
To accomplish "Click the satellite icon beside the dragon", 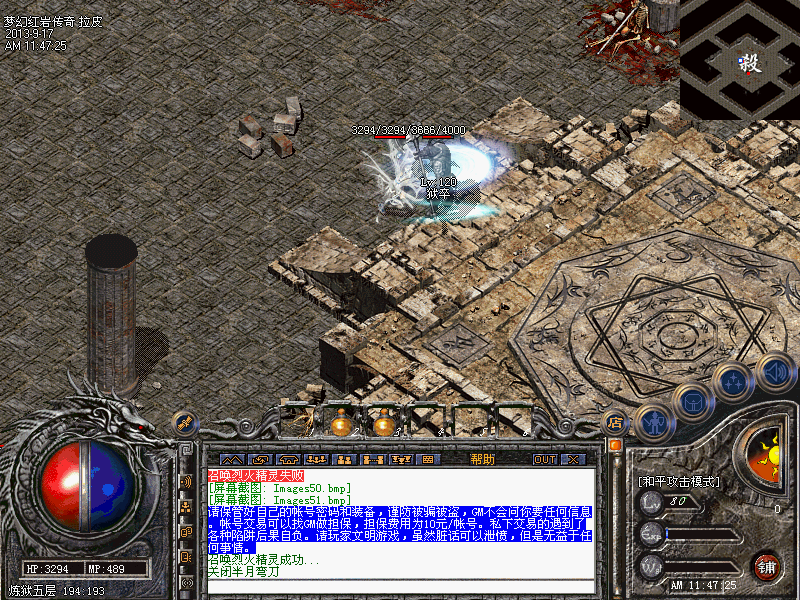I will click(184, 423).
